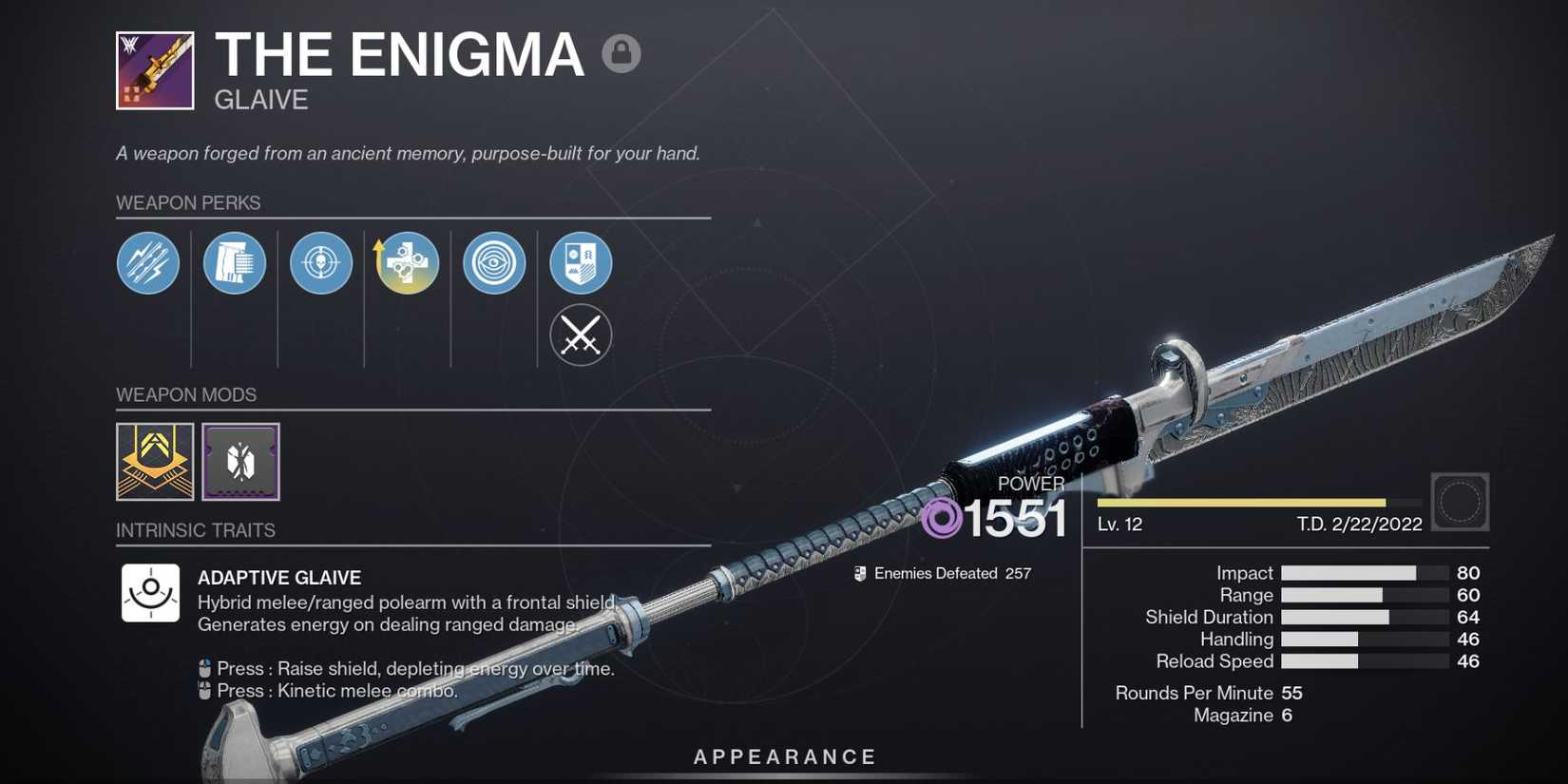Select the purple empty mod socket
This screenshot has width=1568, height=784.
point(240,463)
